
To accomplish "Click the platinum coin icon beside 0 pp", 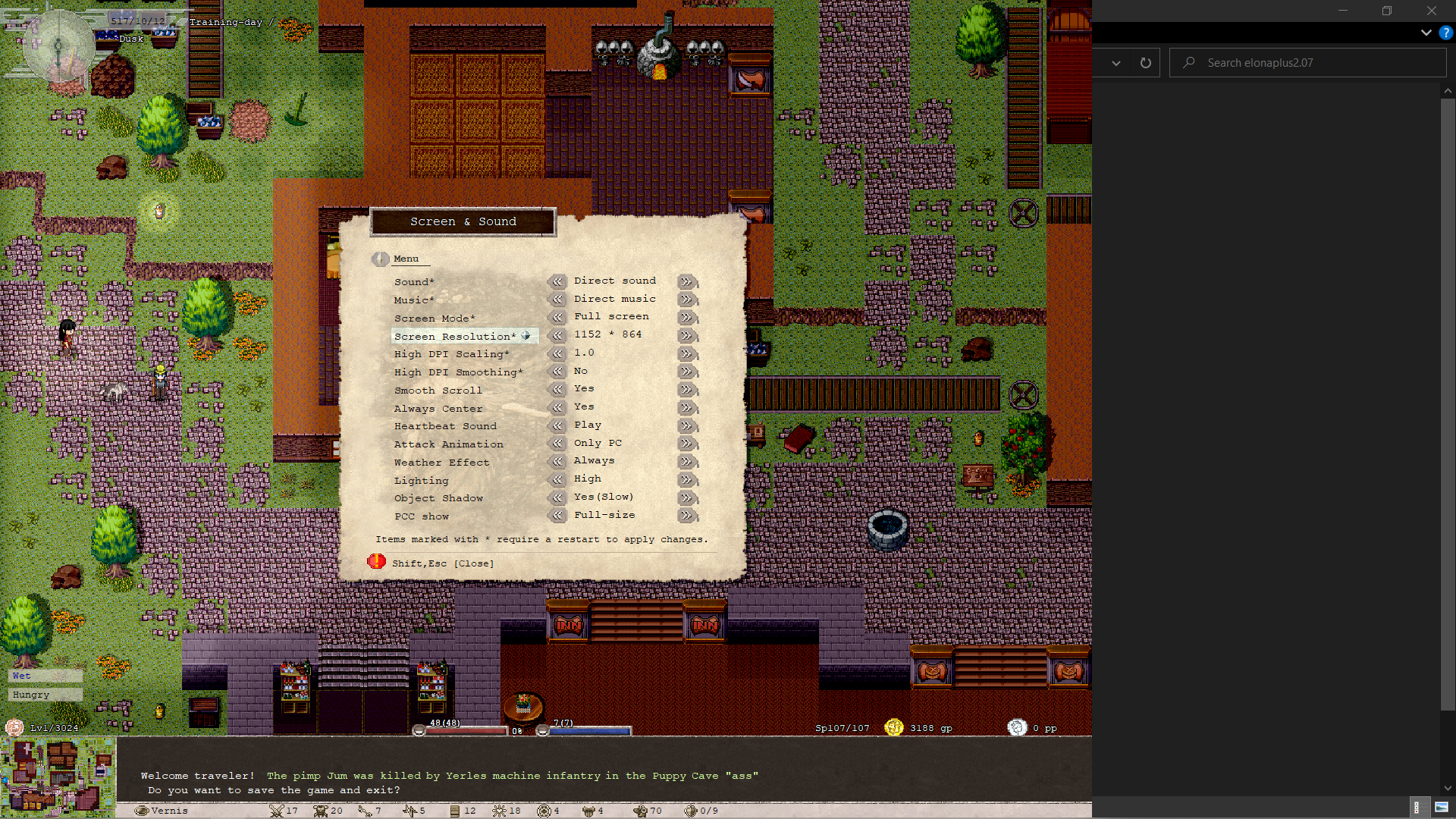I will 1017,728.
